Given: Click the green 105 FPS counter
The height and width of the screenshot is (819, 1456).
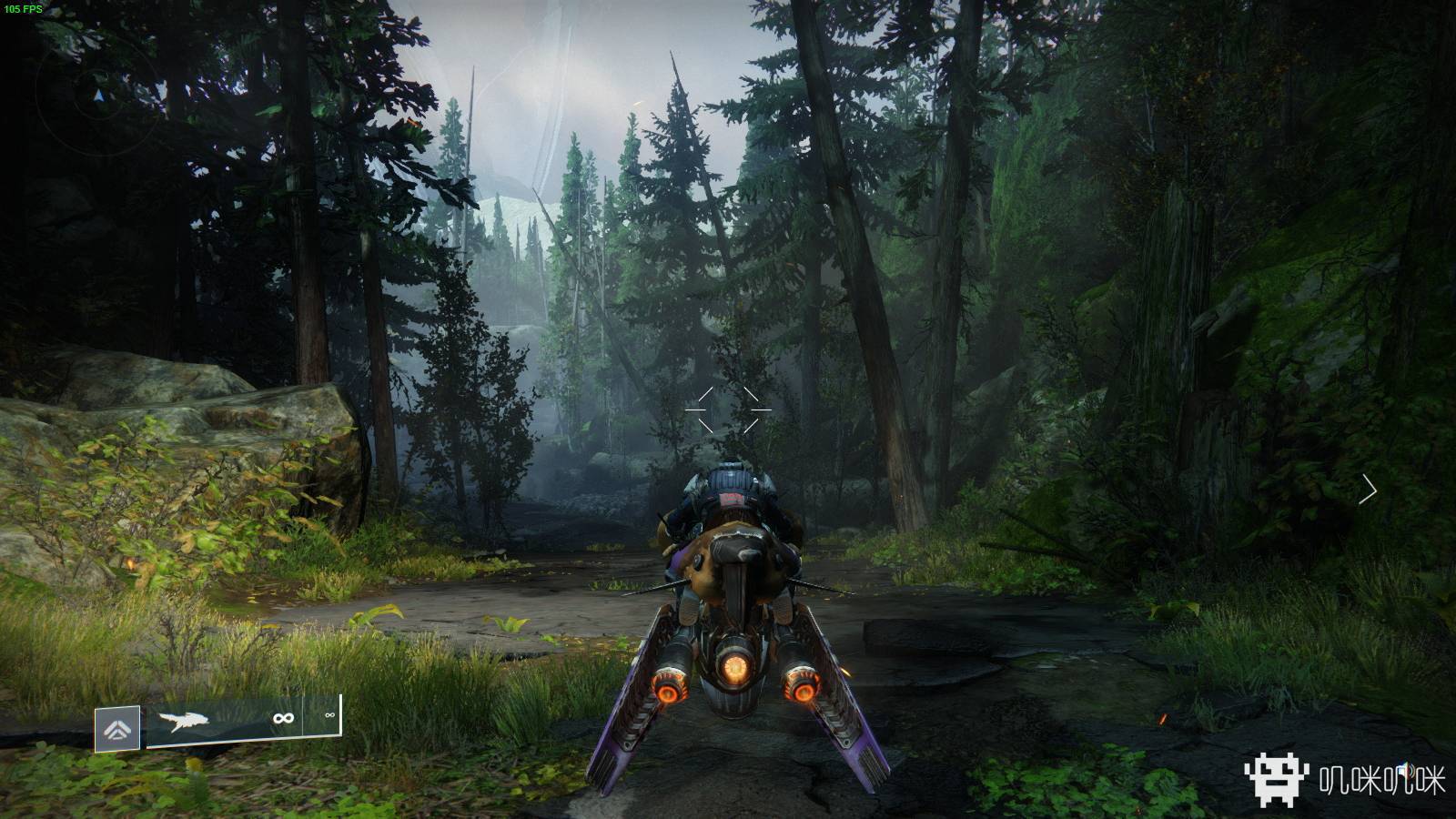Looking at the screenshot, I should (x=24, y=9).
